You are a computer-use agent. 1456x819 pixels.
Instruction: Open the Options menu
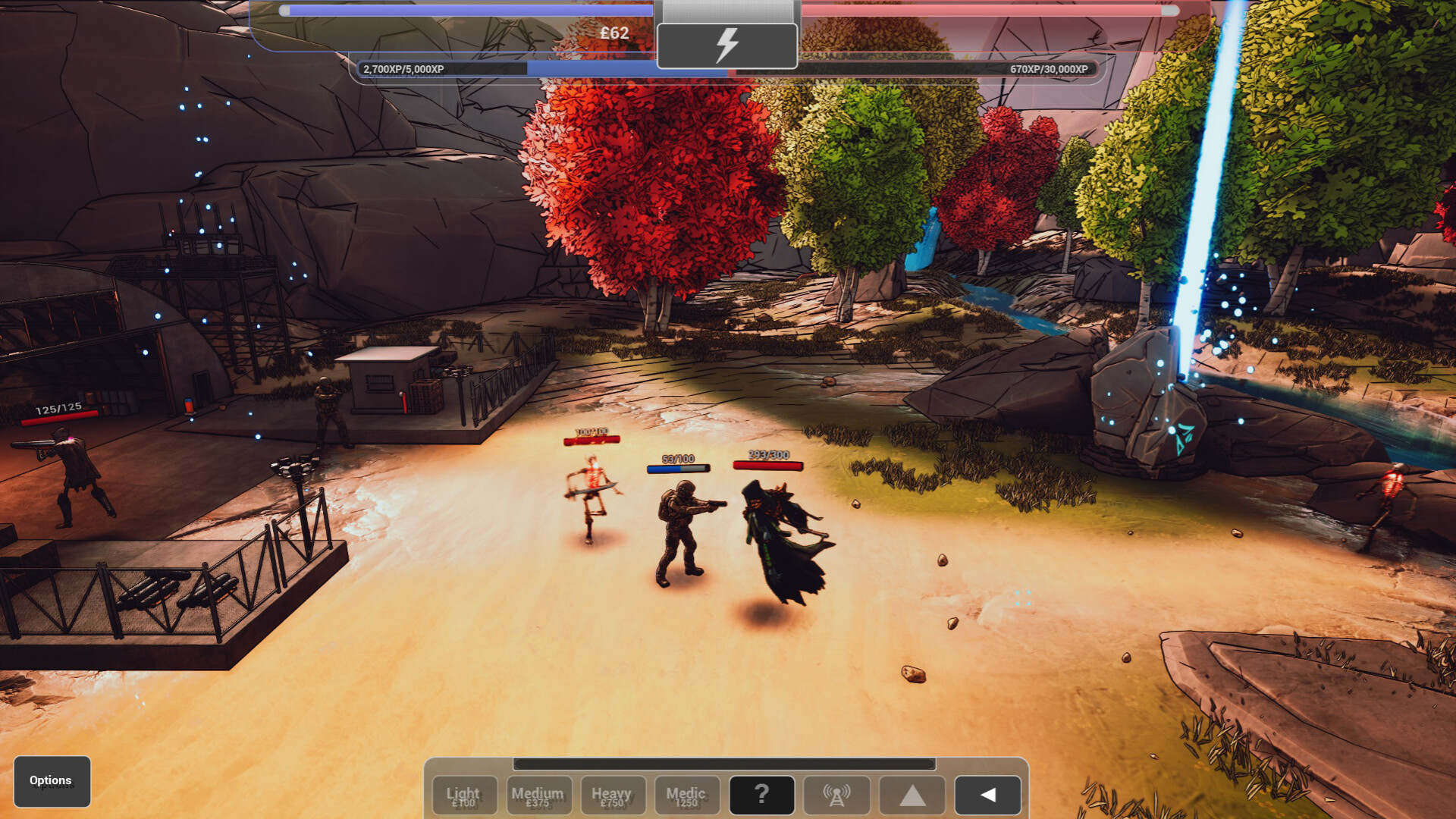(x=50, y=780)
